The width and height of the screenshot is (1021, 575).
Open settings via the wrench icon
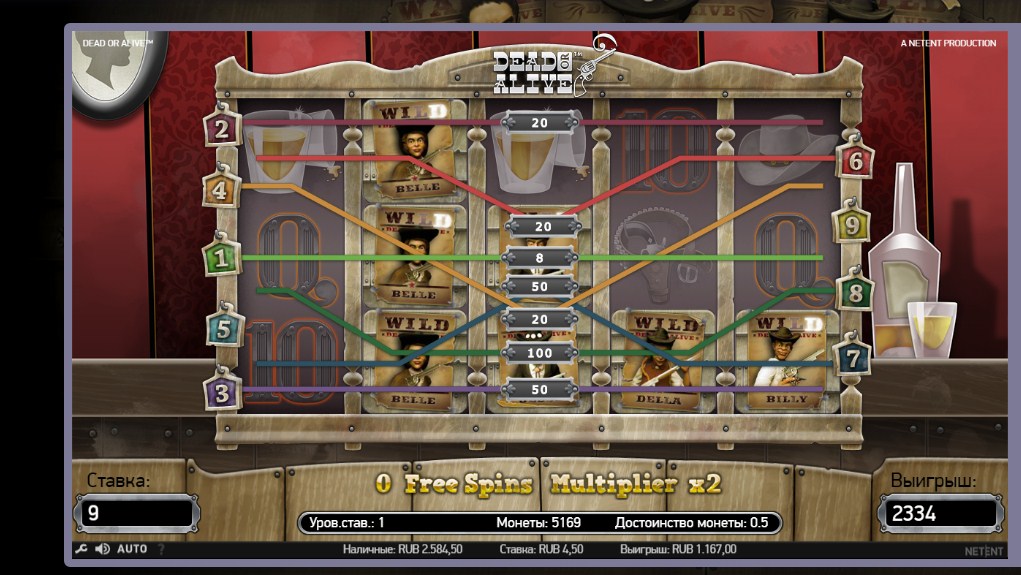pyautogui.click(x=82, y=549)
